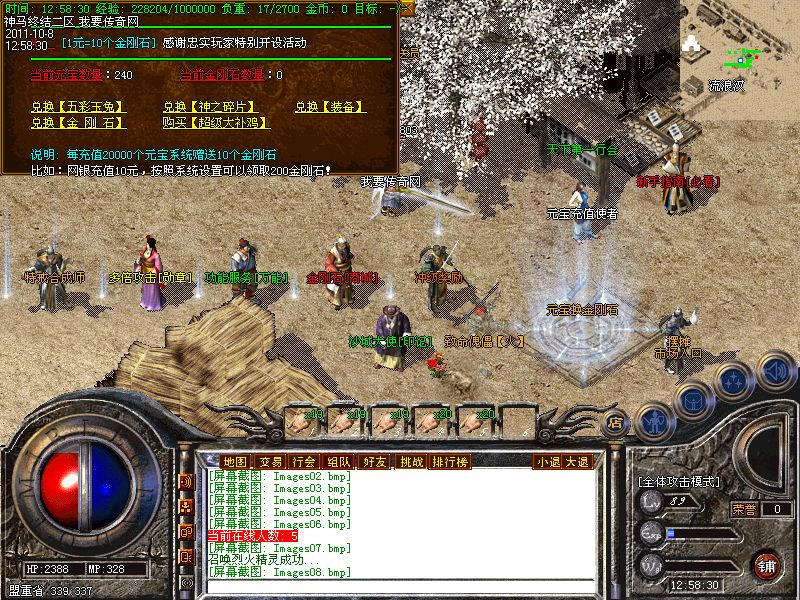Click the red 铺 store button
The image size is (800, 600).
tap(765, 565)
